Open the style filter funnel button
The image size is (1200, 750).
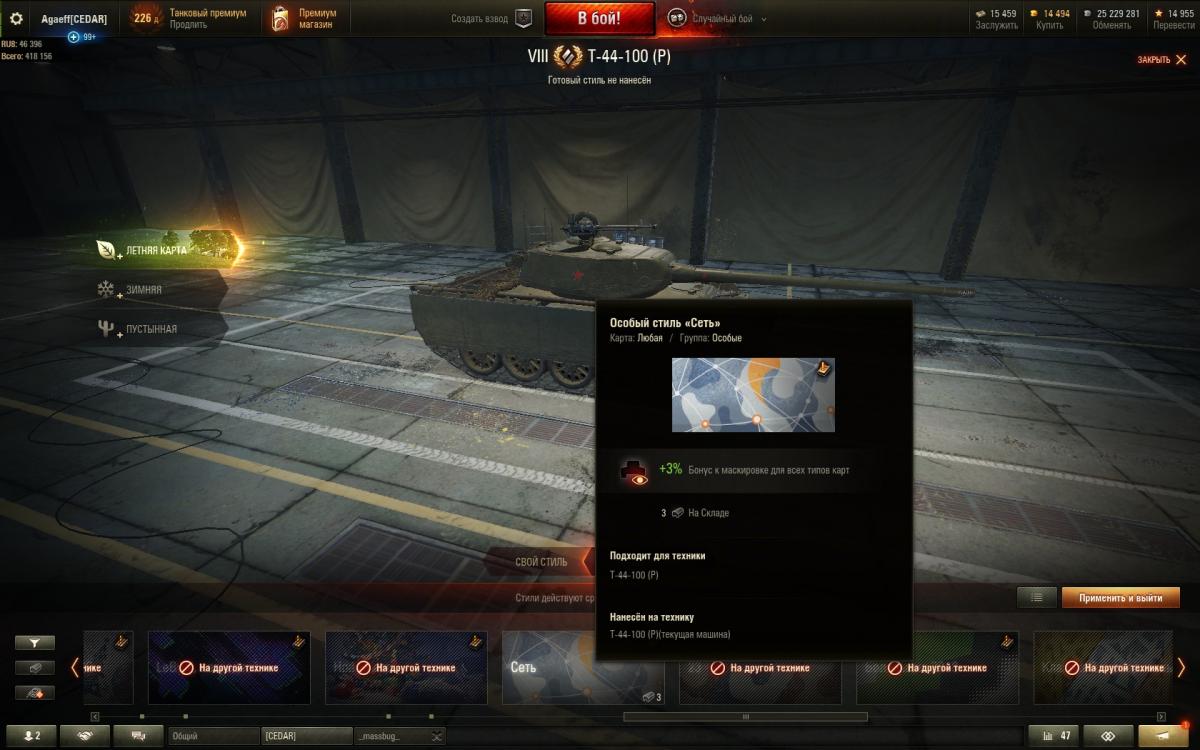(x=35, y=643)
